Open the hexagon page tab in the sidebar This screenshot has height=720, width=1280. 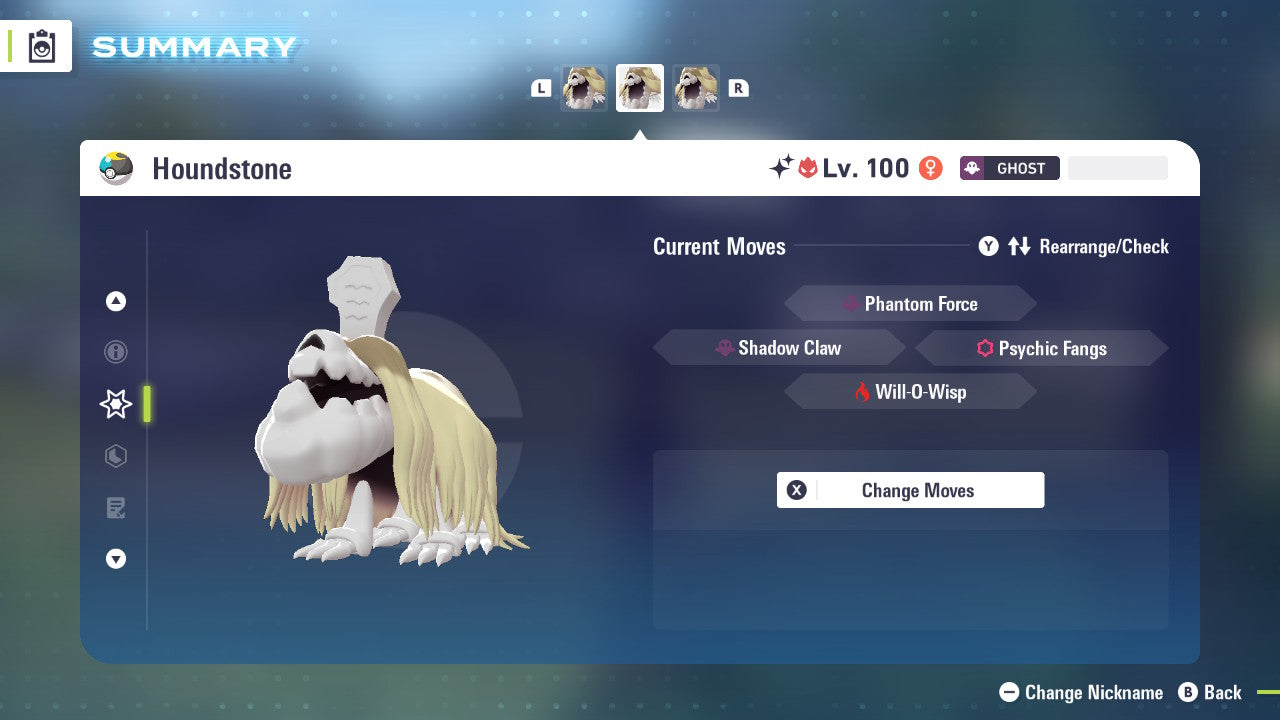pos(116,456)
